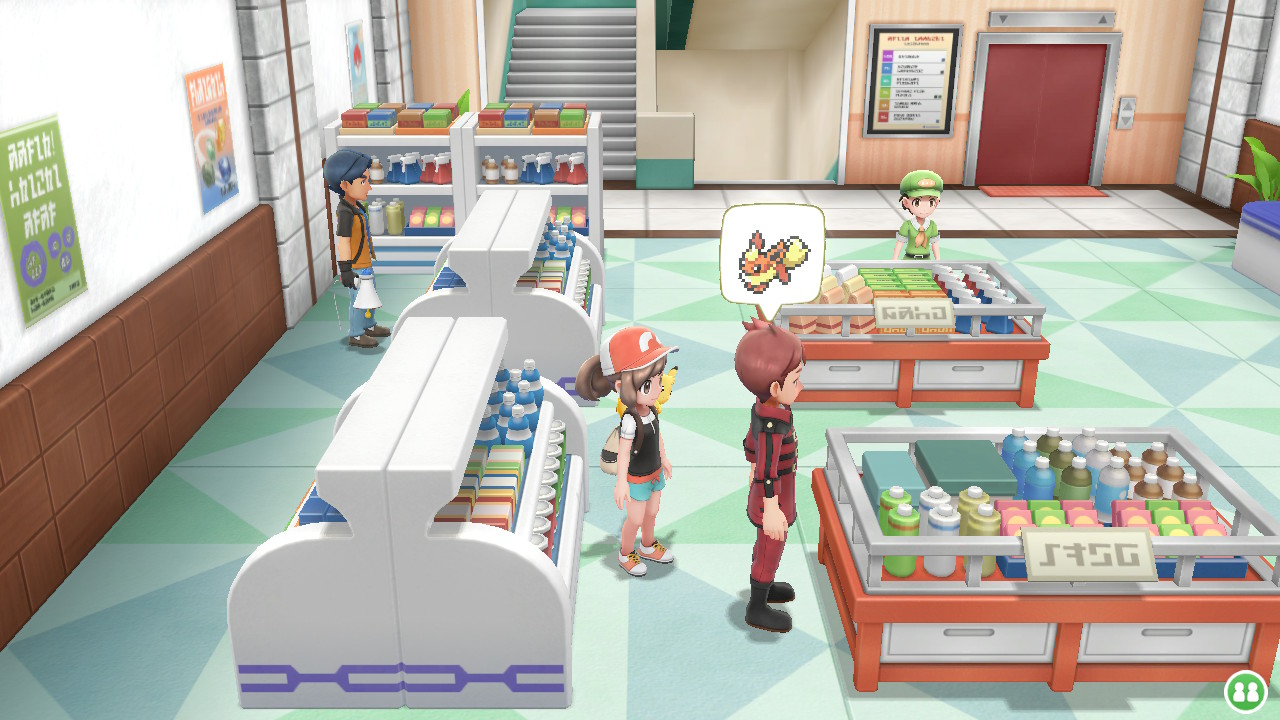Open the green two-player partner icon
The image size is (1280, 720).
tap(1245, 690)
